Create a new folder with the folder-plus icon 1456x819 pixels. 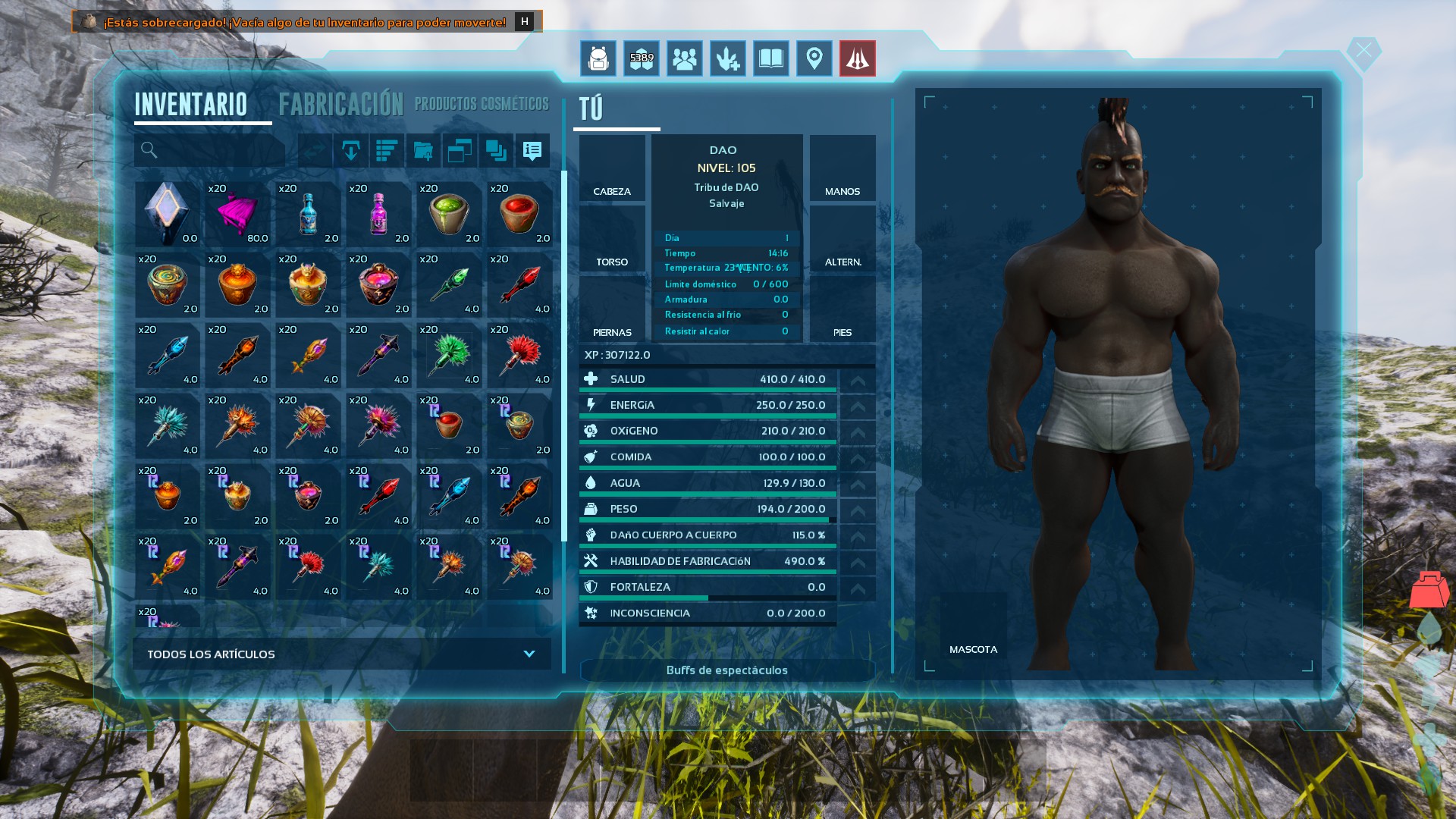[x=422, y=150]
